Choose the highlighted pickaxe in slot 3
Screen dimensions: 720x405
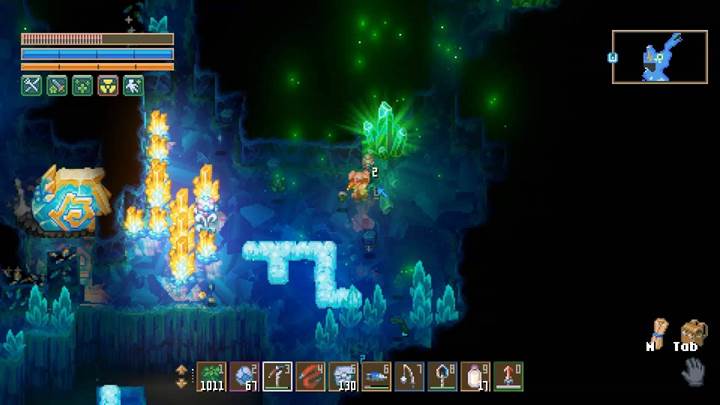[278, 376]
